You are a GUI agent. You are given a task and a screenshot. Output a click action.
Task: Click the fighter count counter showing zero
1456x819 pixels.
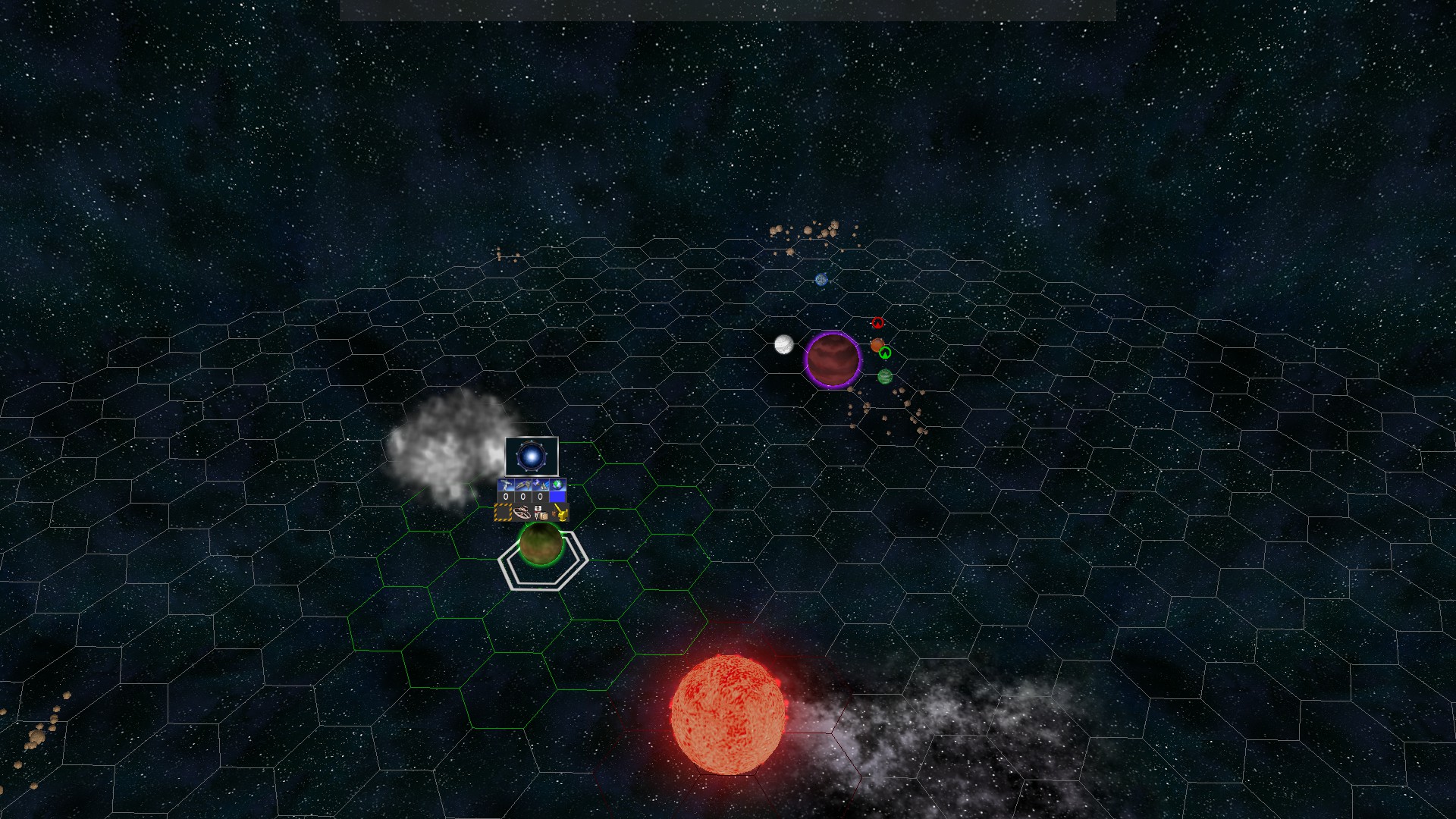pos(507,497)
